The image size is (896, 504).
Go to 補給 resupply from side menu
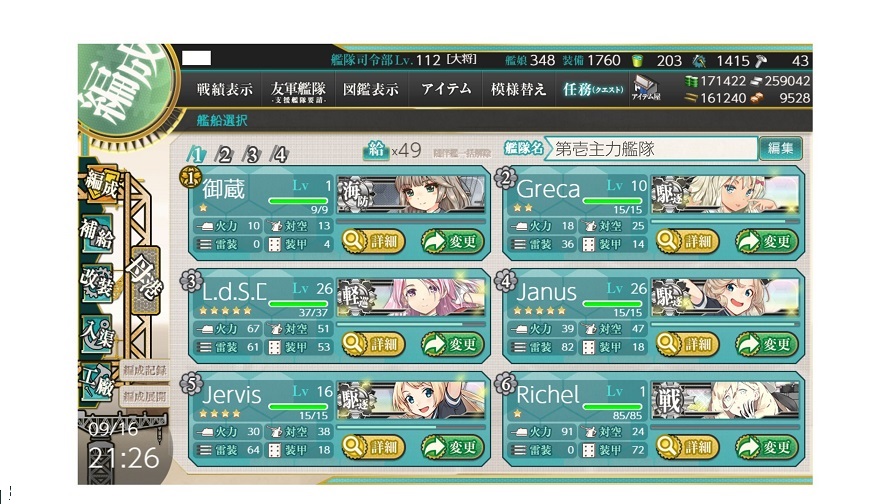point(98,234)
